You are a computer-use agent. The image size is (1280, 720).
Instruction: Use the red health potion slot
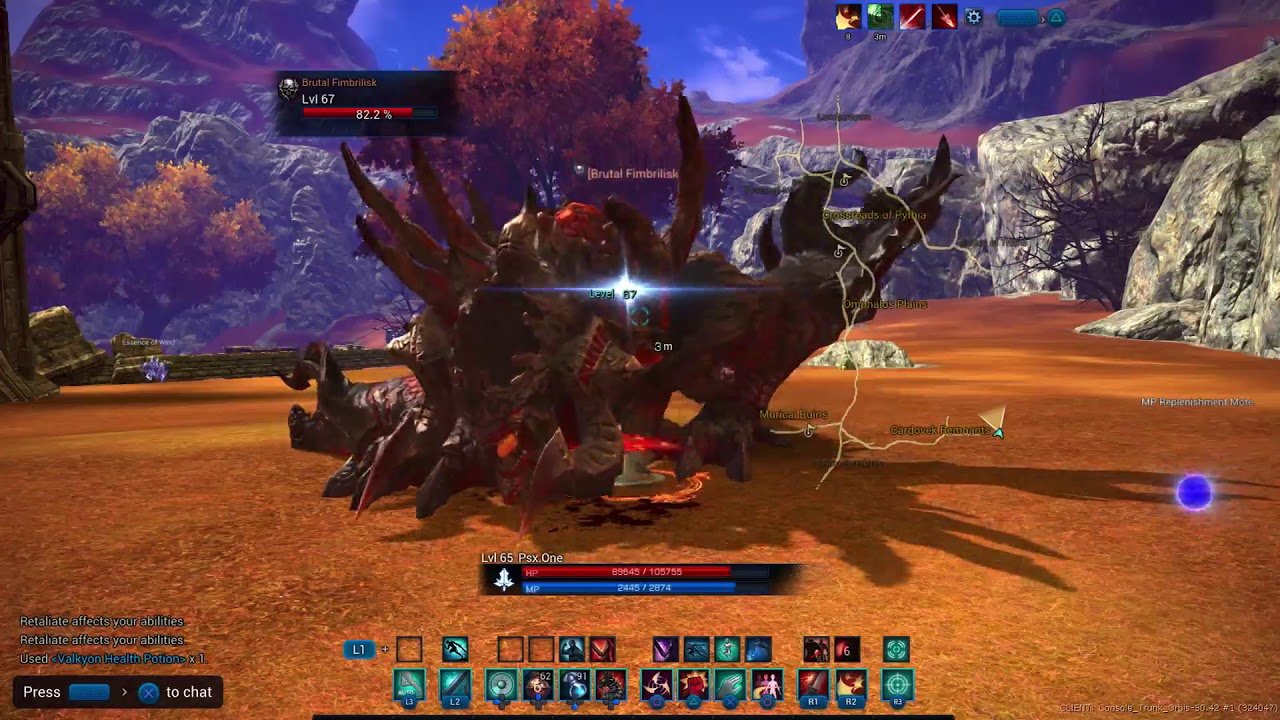pos(538,685)
